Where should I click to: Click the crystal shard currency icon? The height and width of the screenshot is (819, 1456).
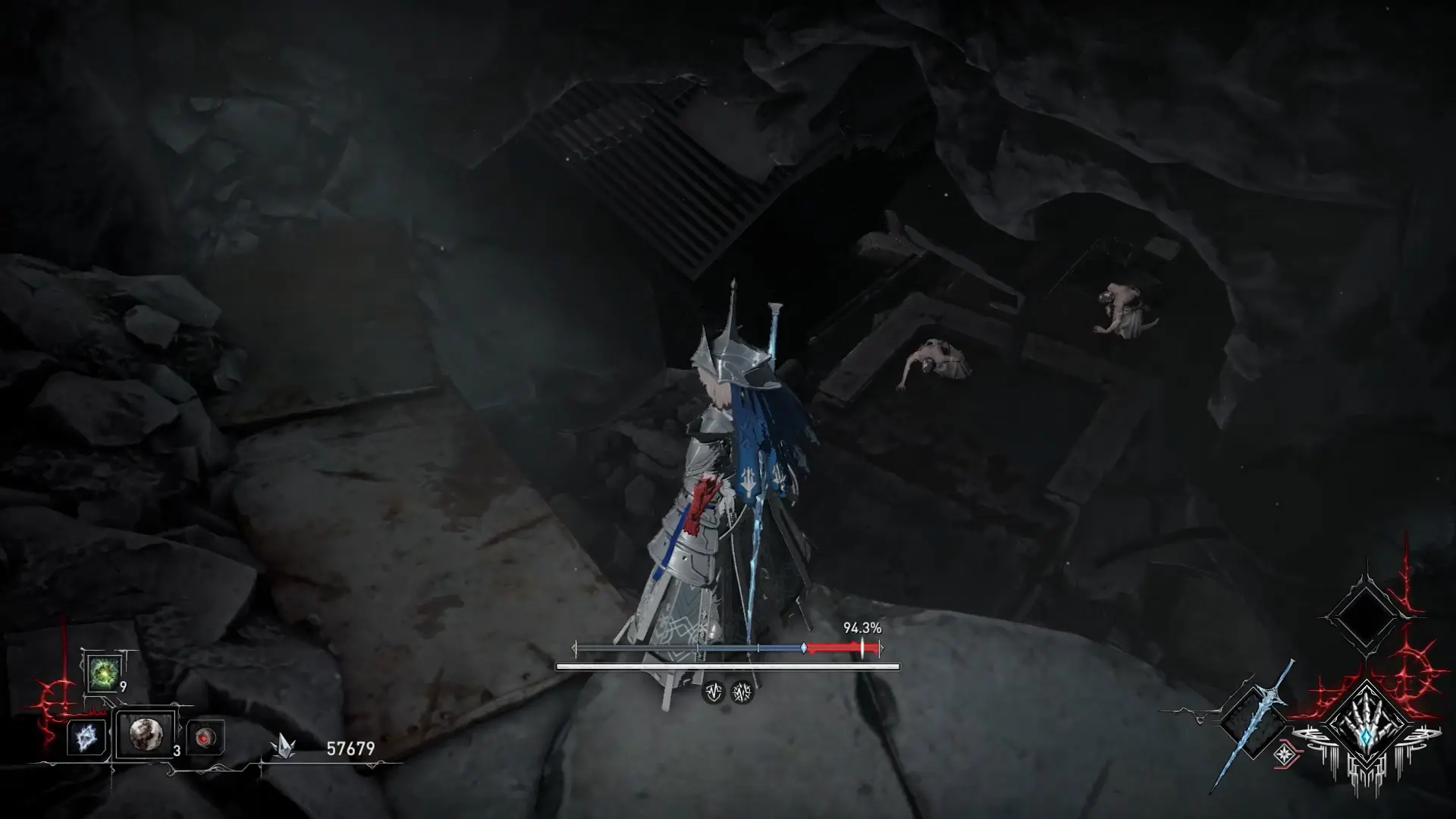tap(283, 746)
